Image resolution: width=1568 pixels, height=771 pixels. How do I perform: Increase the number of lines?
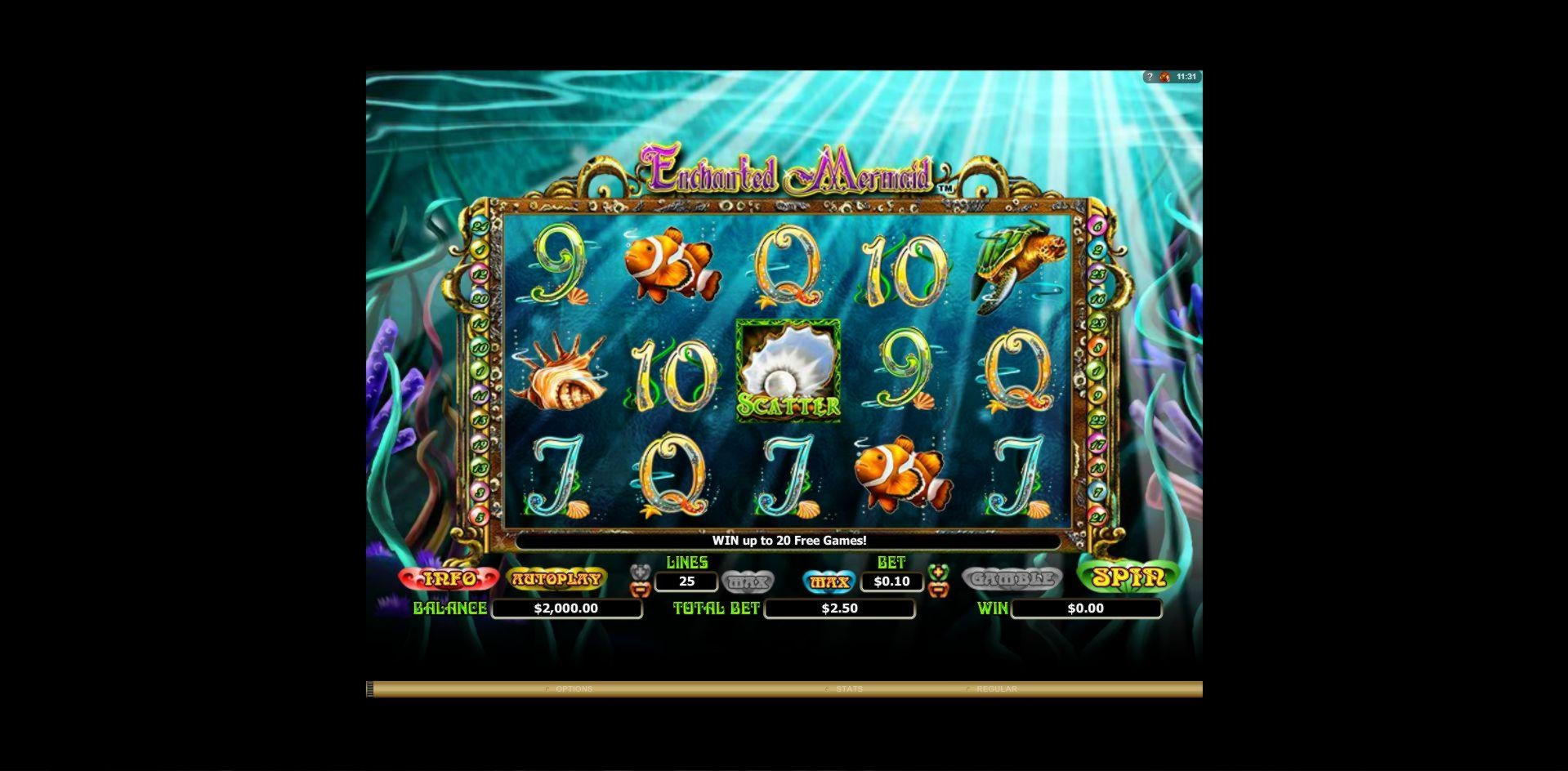click(641, 571)
